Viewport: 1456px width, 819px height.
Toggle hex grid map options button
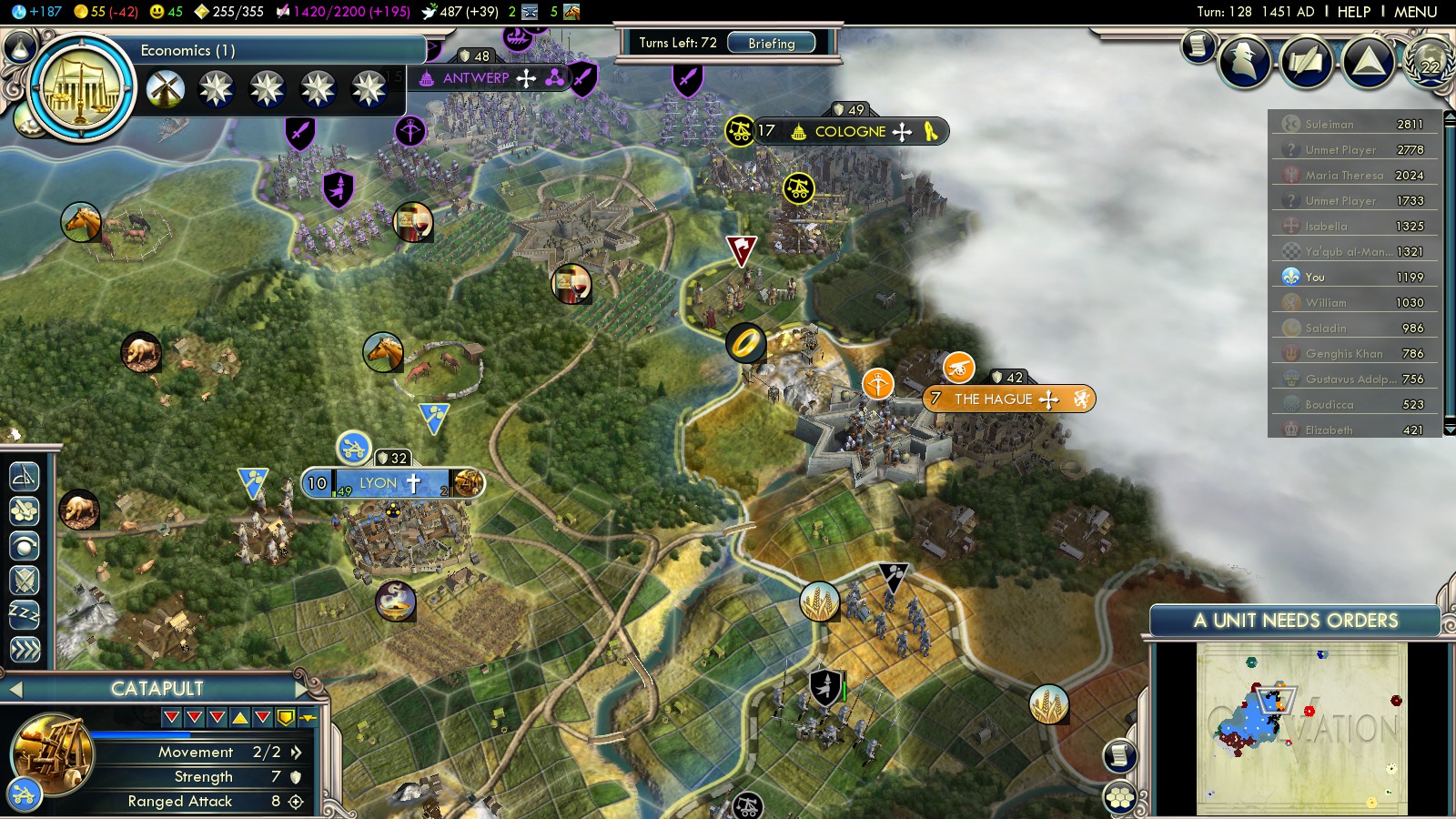point(1120,798)
